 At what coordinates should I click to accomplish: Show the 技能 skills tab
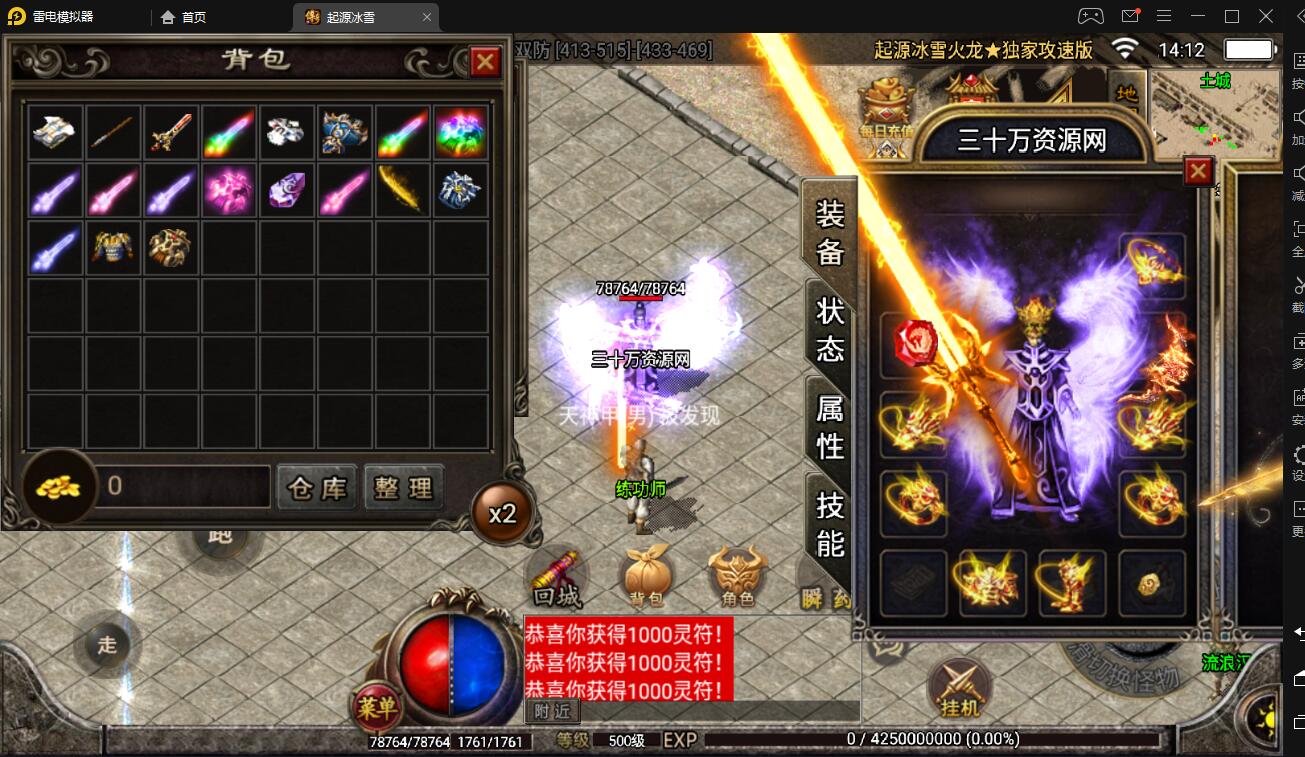[x=830, y=523]
